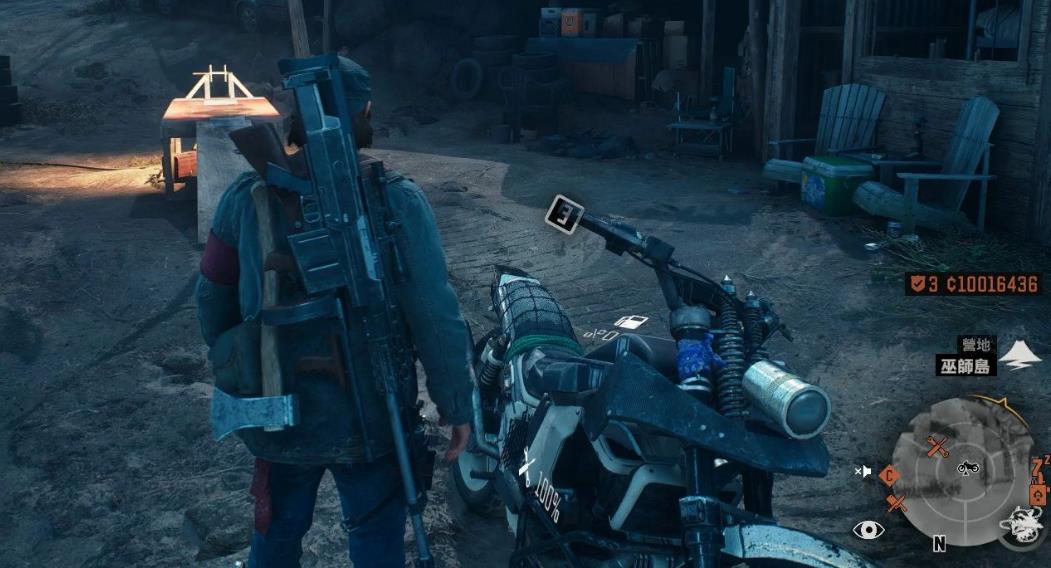The width and height of the screenshot is (1051, 568).
Task: Click the muted speaker noise icon
Action: [x=863, y=471]
